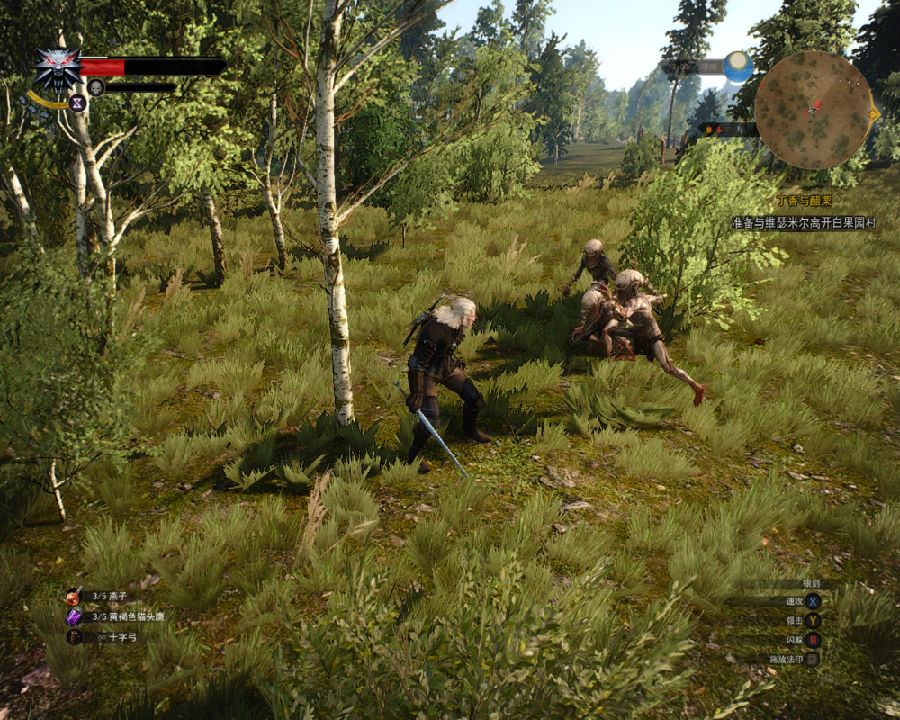This screenshot has width=900, height=720.
Task: Select the skull toxicity icon
Action: pyautogui.click(x=96, y=87)
